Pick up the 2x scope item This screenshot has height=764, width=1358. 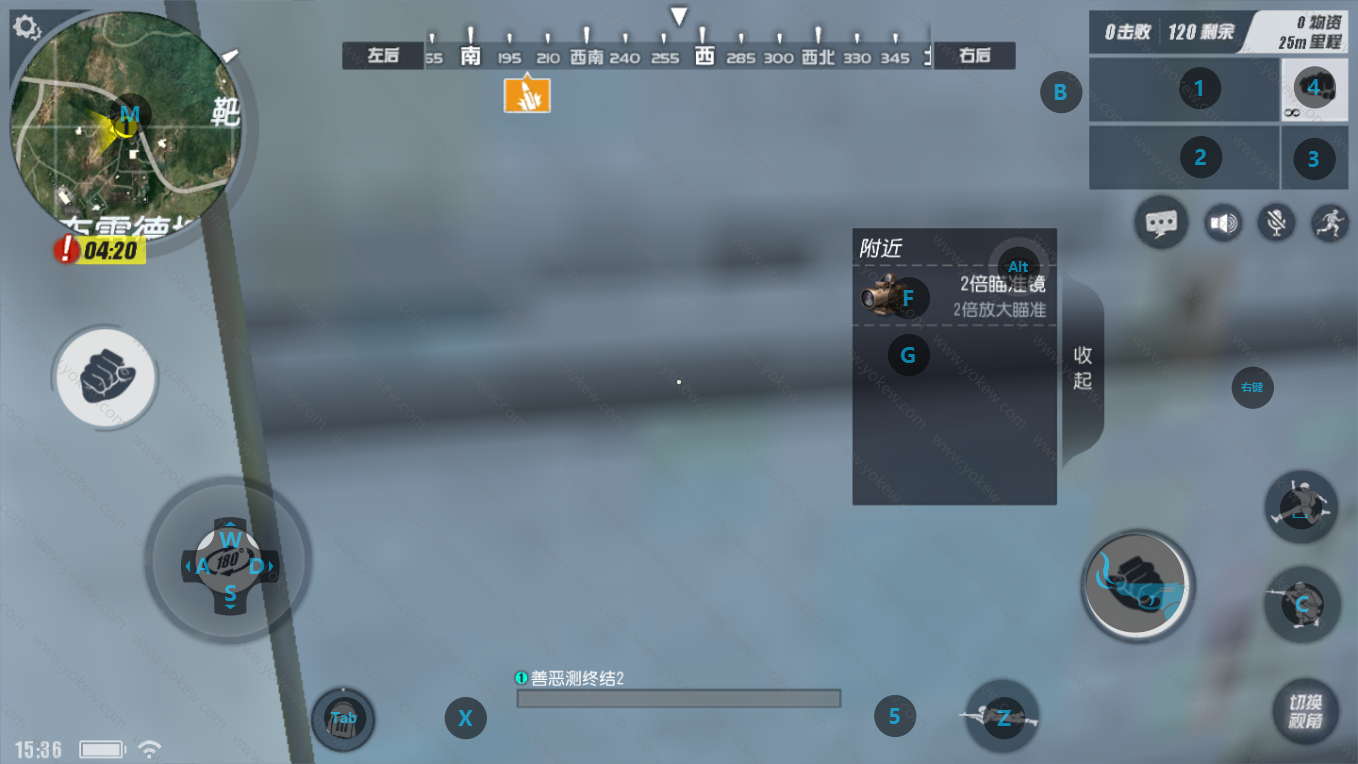click(x=953, y=296)
